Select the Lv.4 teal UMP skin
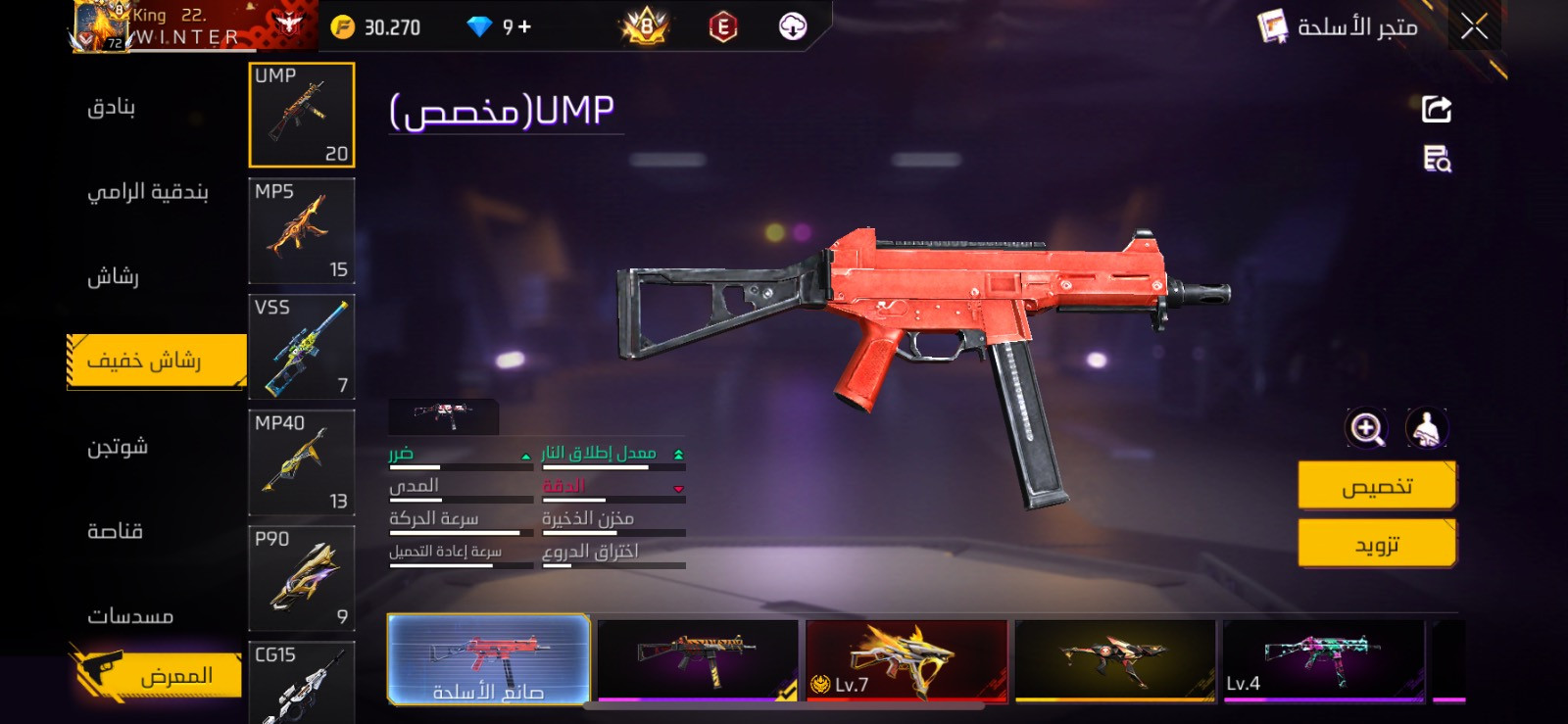This screenshot has height=724, width=1568. point(1323,659)
